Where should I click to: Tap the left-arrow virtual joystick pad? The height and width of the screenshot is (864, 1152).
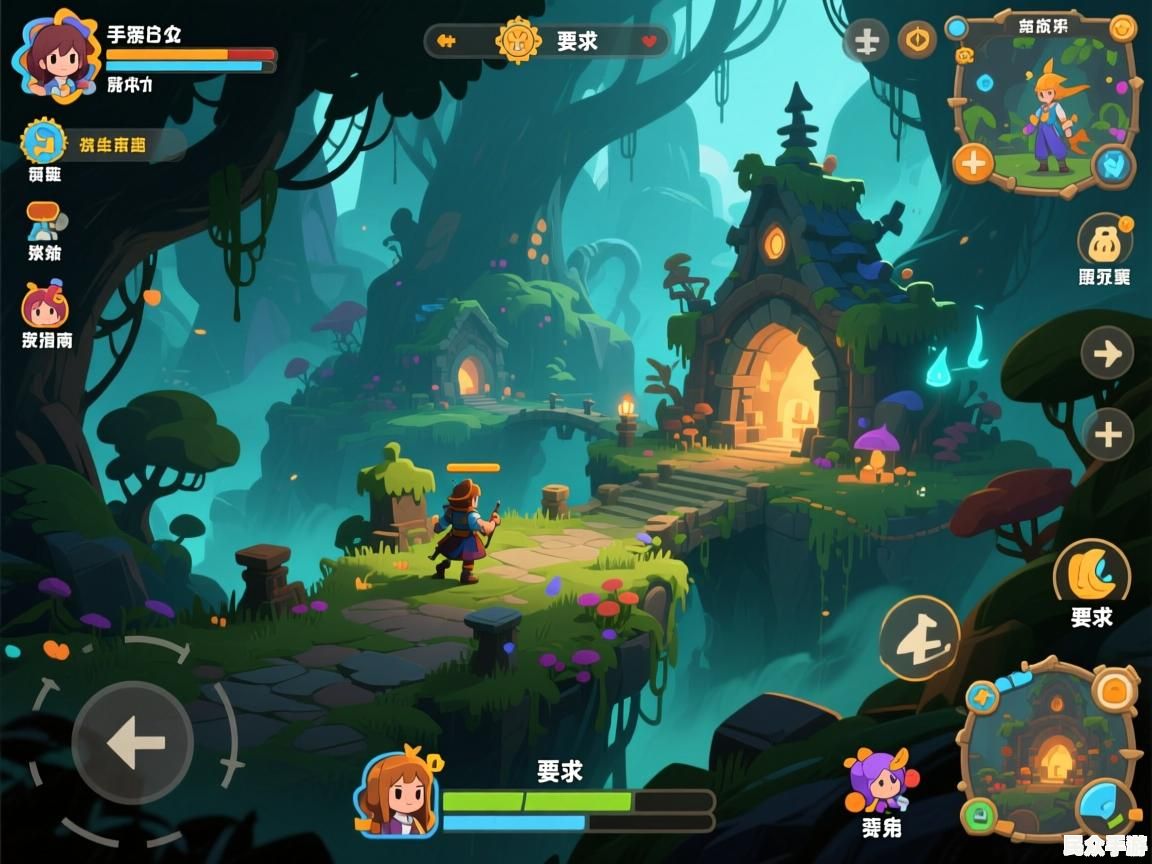133,742
